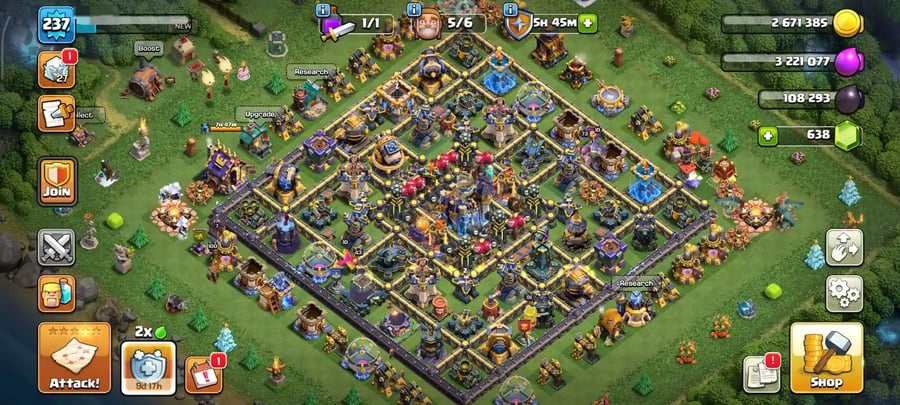Open the calendar icon with notification badge
900x405 pixels.
(203, 375)
